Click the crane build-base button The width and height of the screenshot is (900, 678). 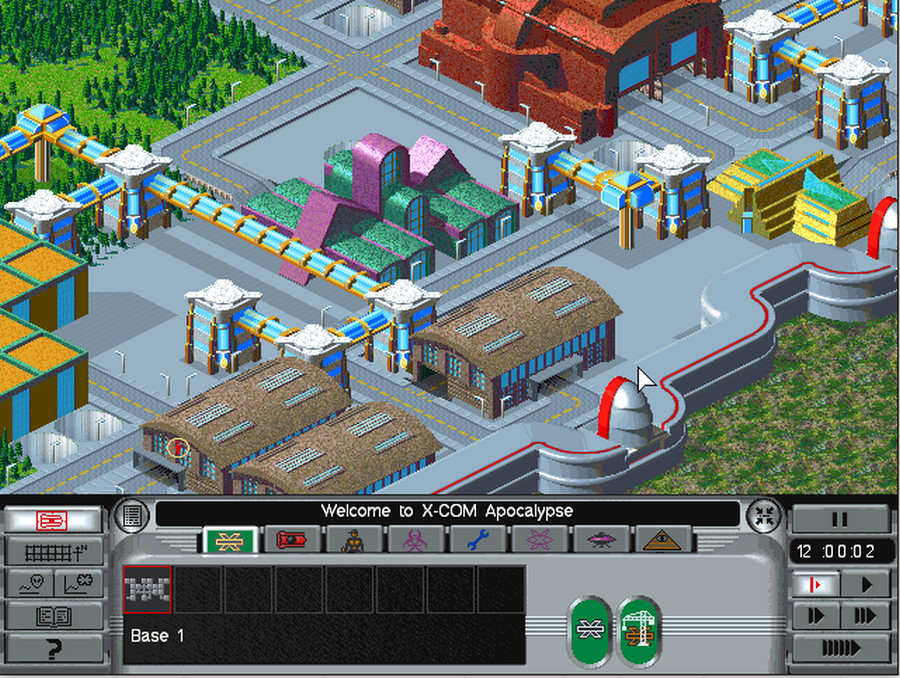tap(638, 631)
